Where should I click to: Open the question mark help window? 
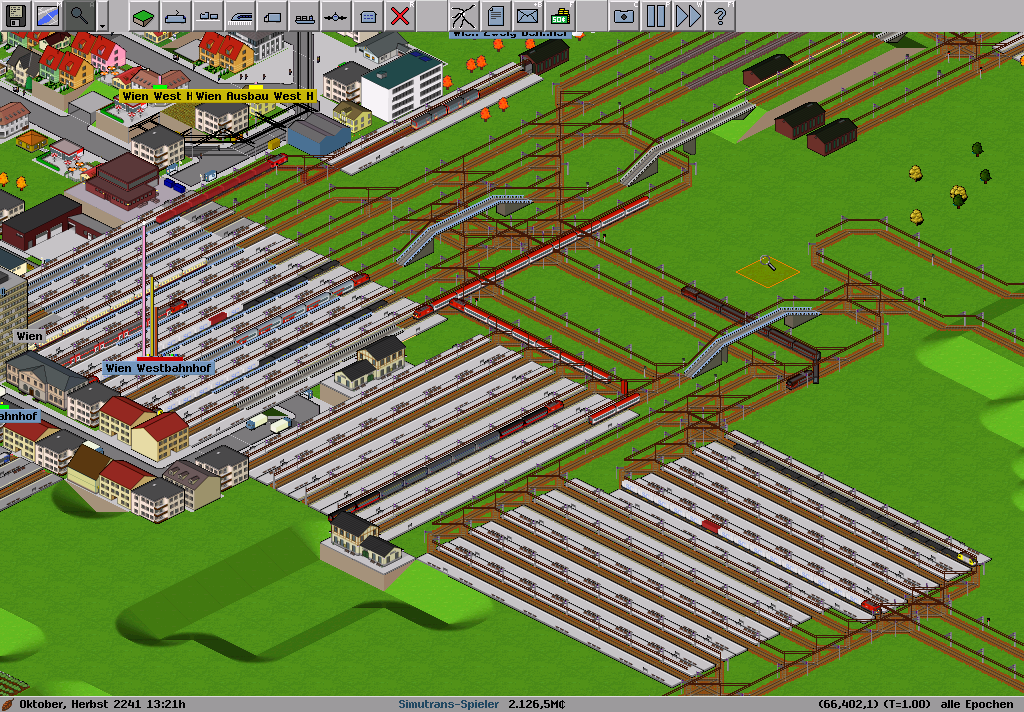pyautogui.click(x=719, y=15)
